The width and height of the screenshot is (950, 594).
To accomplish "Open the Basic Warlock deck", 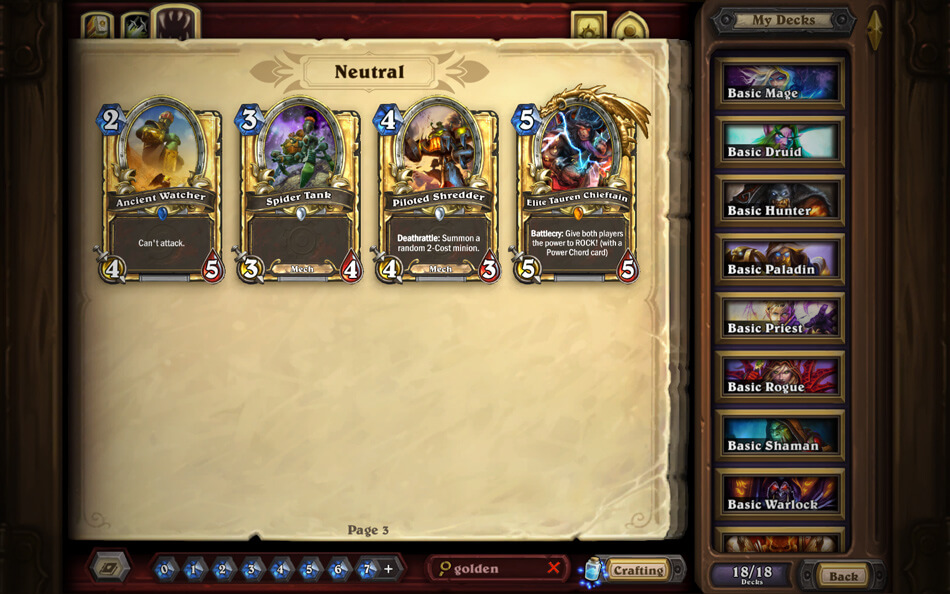I will [779, 495].
